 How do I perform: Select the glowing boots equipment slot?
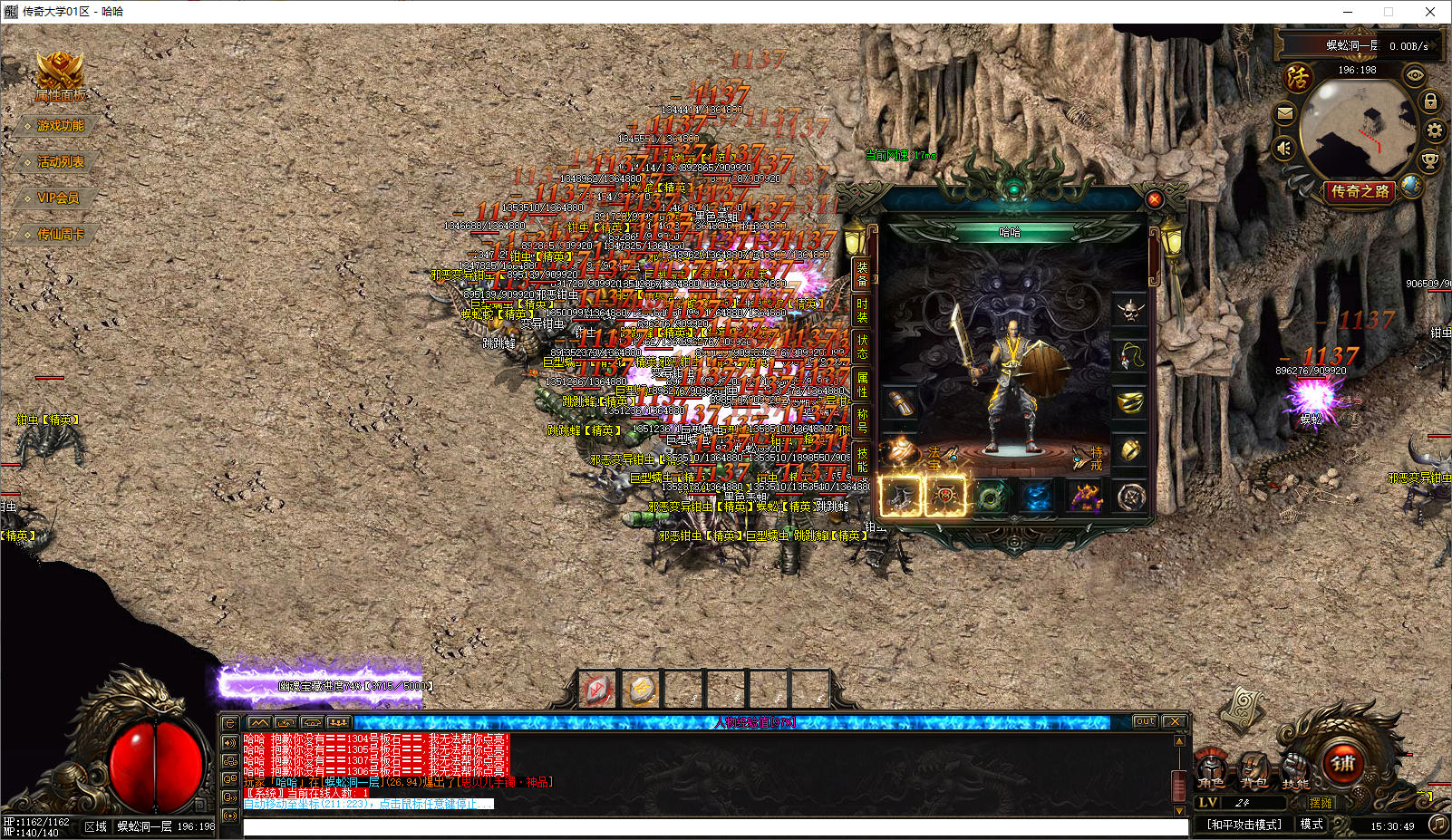click(x=902, y=497)
